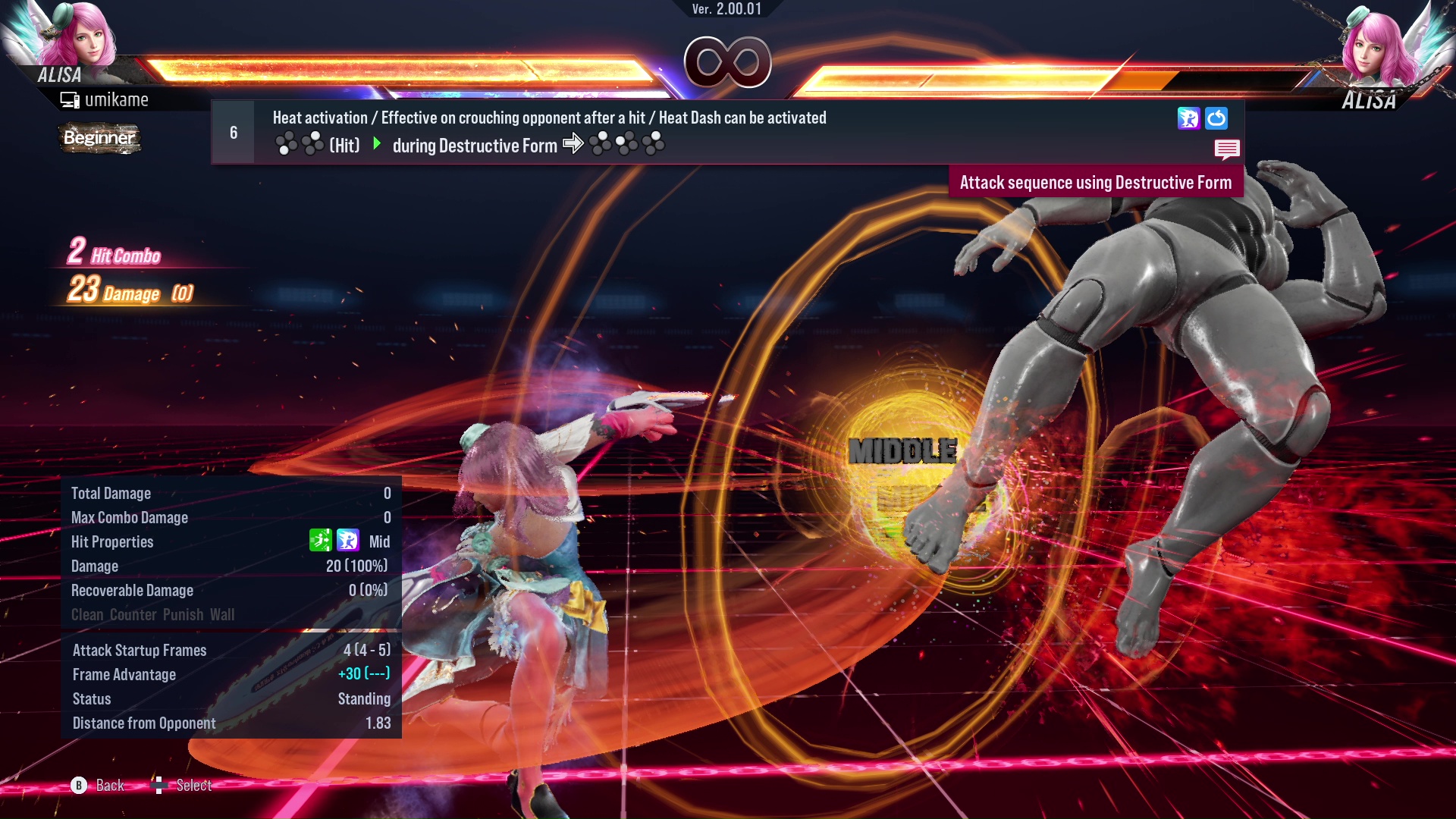Select the Beginner difficulty label
Image resolution: width=1456 pixels, height=819 pixels.
pos(99,139)
